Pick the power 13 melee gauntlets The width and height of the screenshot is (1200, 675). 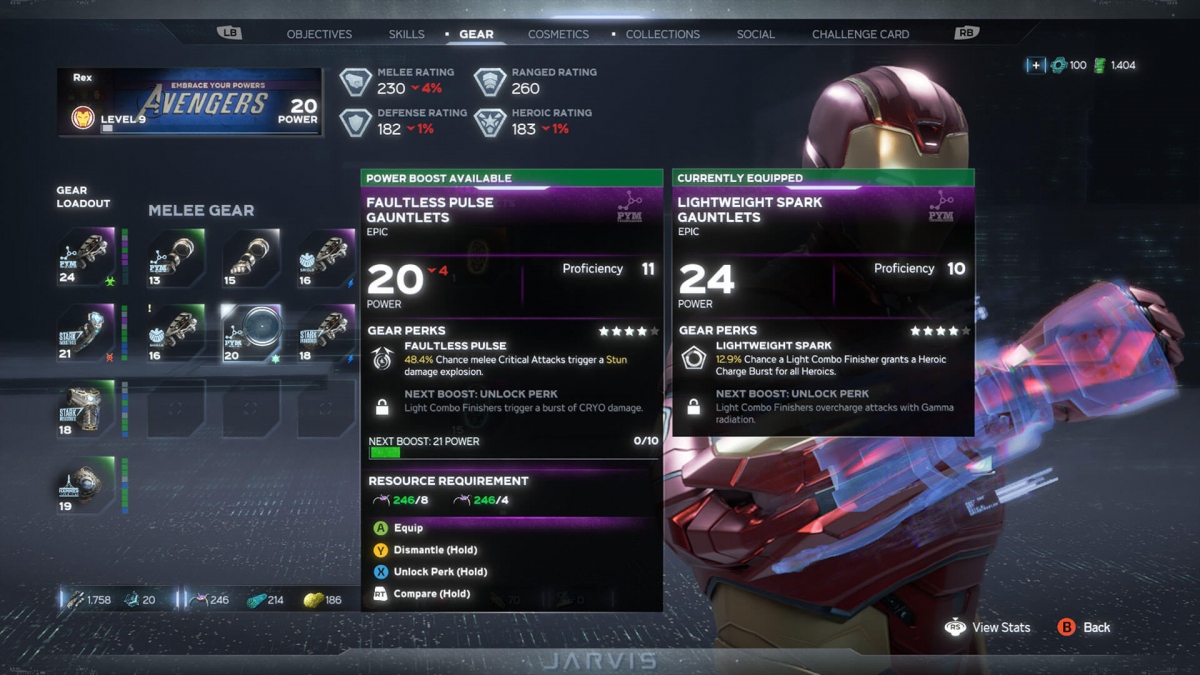pyautogui.click(x=176, y=257)
